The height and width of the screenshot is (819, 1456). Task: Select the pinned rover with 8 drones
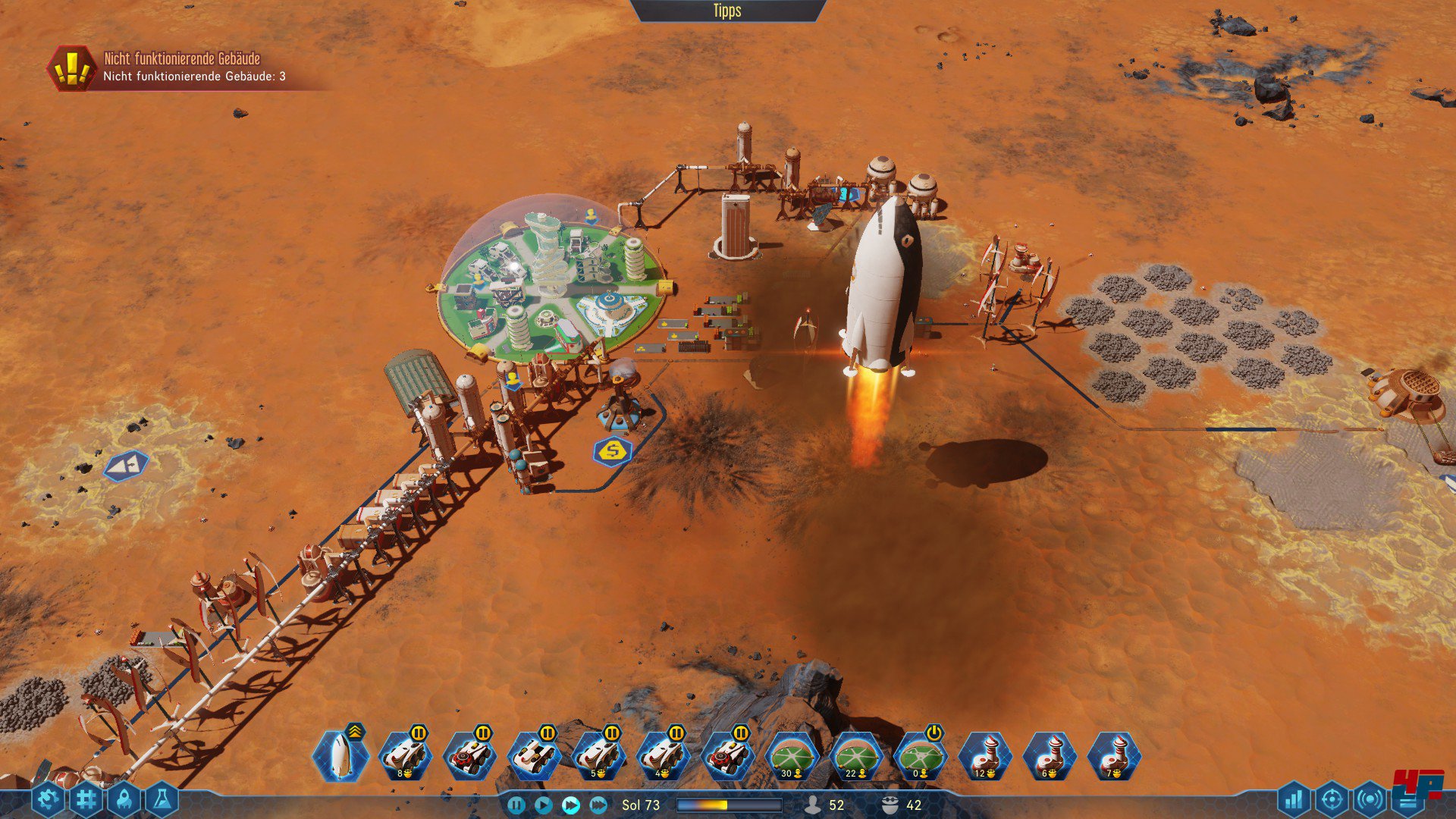point(405,755)
